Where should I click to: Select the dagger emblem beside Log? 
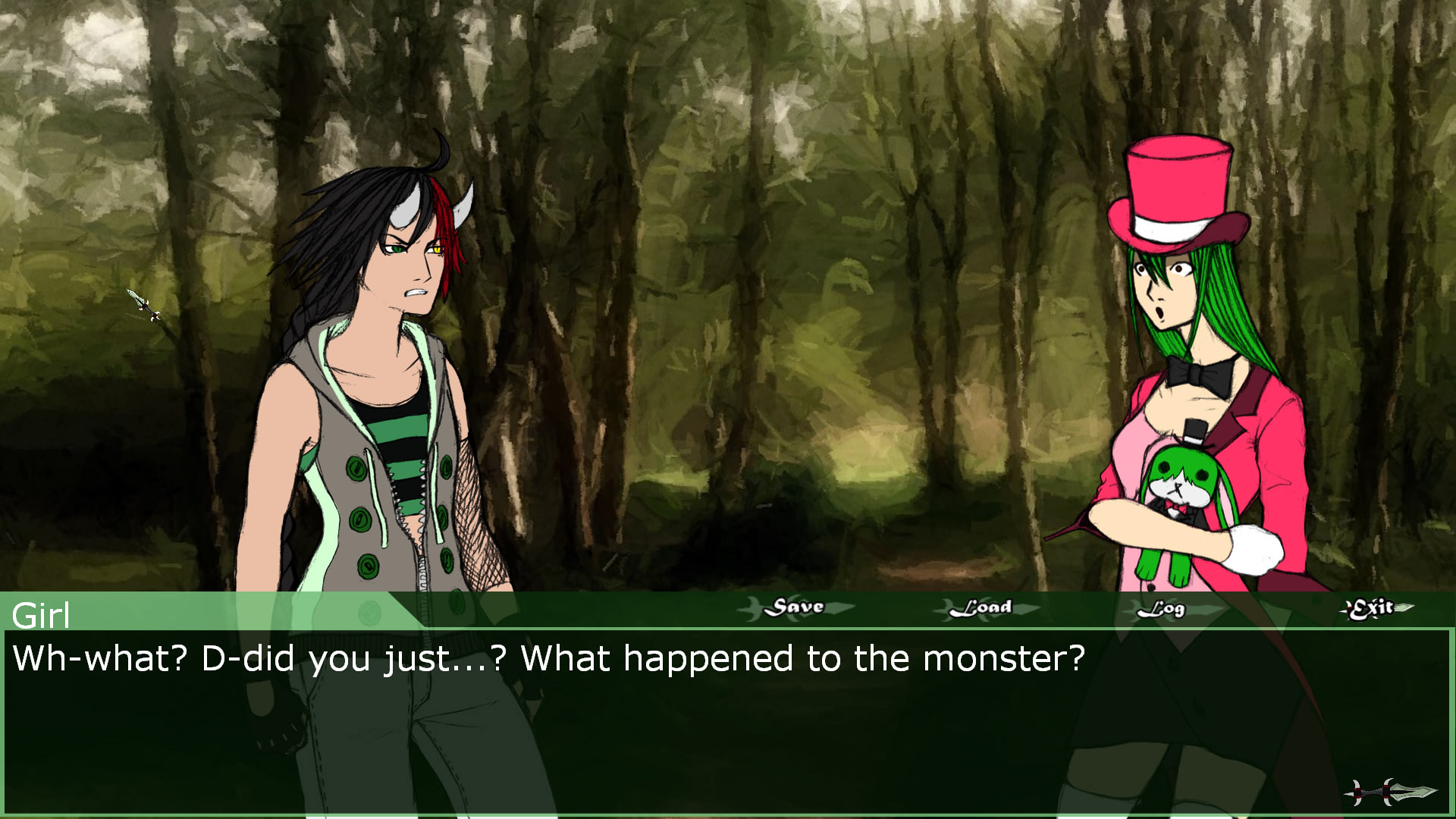pos(1134,608)
